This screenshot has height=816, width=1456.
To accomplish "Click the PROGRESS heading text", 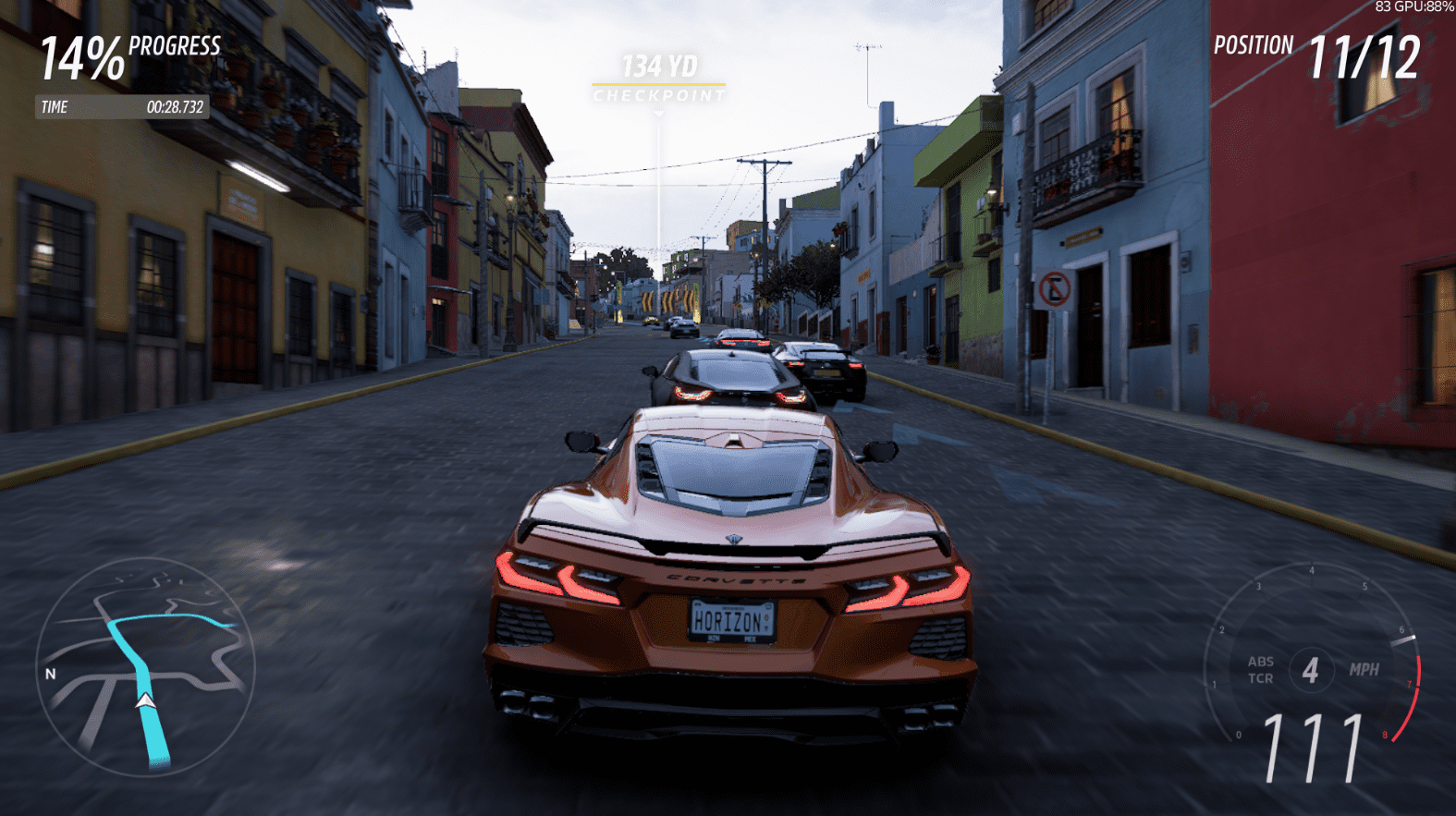I will [172, 46].
